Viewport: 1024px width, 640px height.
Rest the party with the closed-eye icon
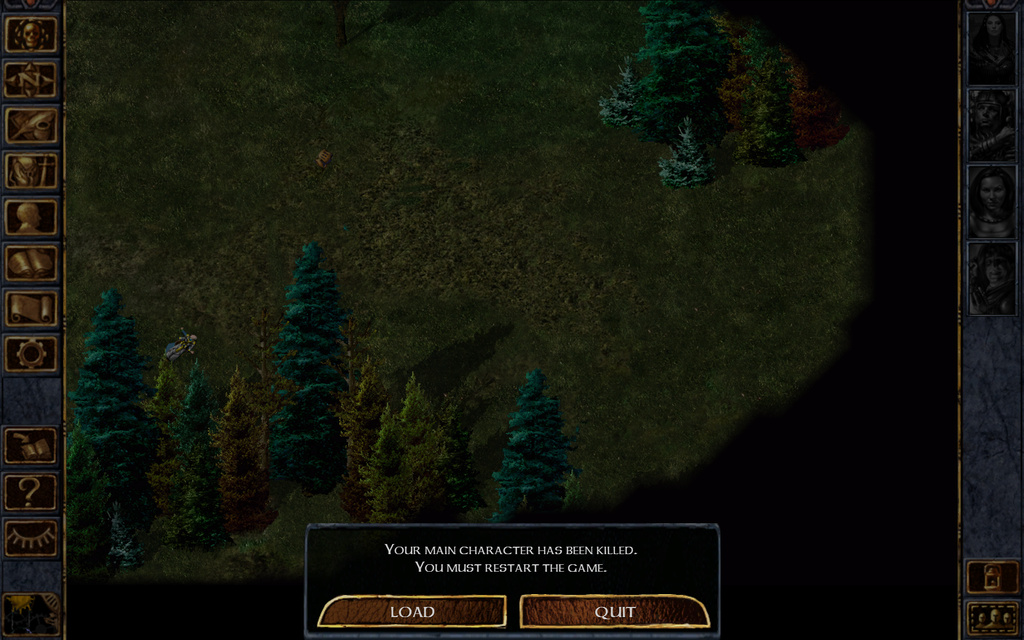click(x=31, y=537)
